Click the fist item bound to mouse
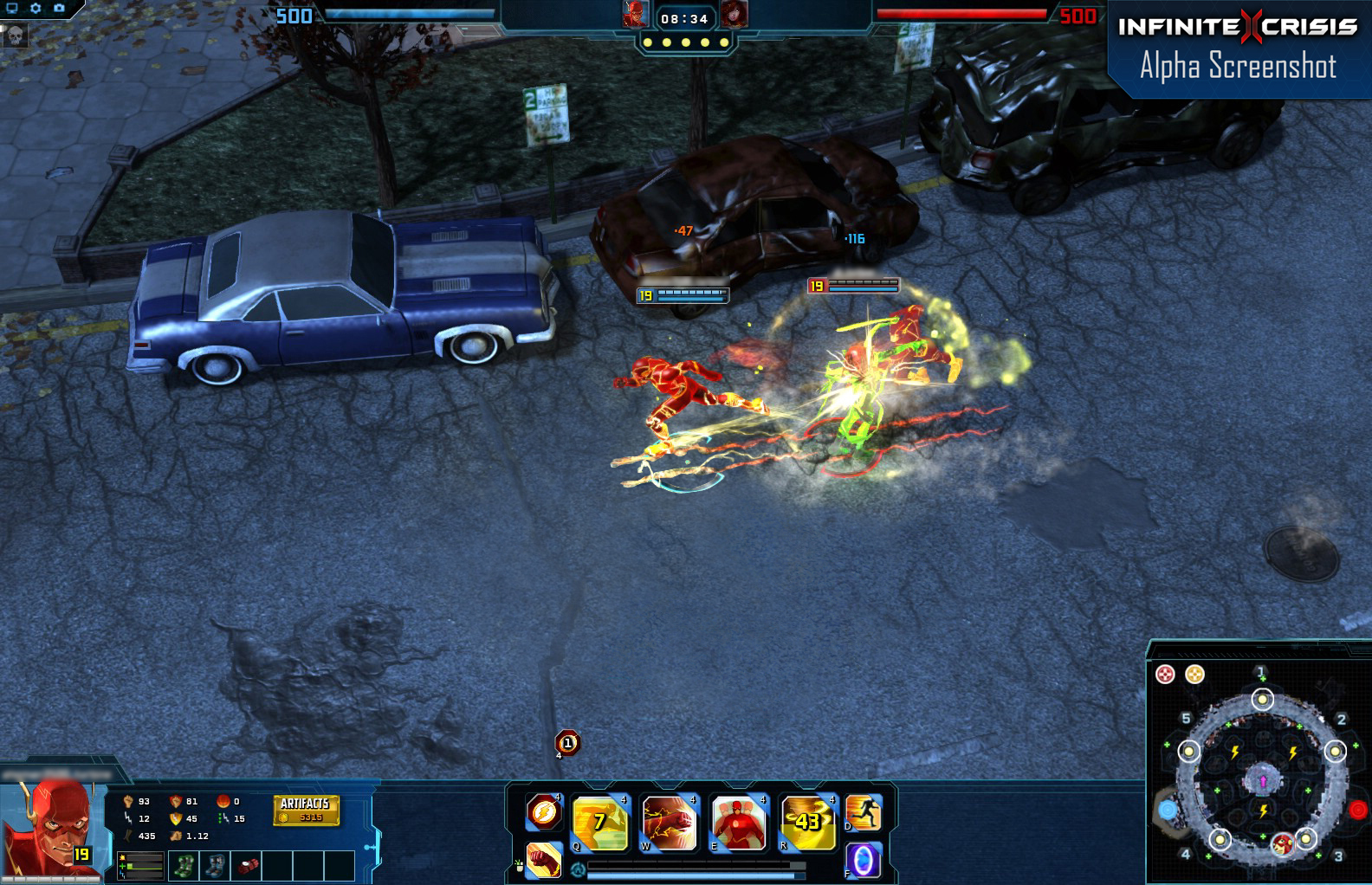1372x885 pixels. (x=544, y=863)
